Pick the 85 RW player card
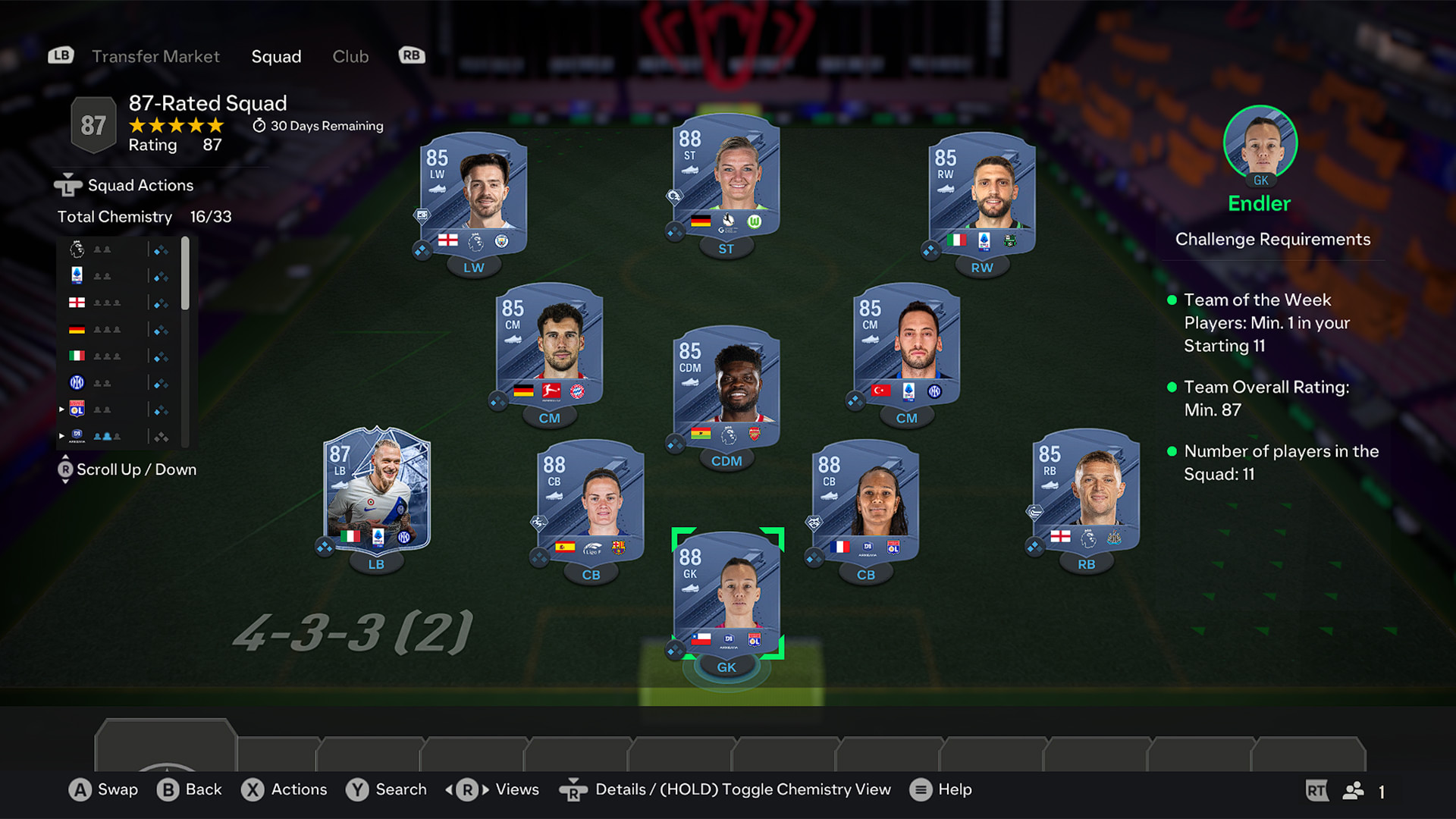Screen dimensions: 1456x819 (x=981, y=193)
